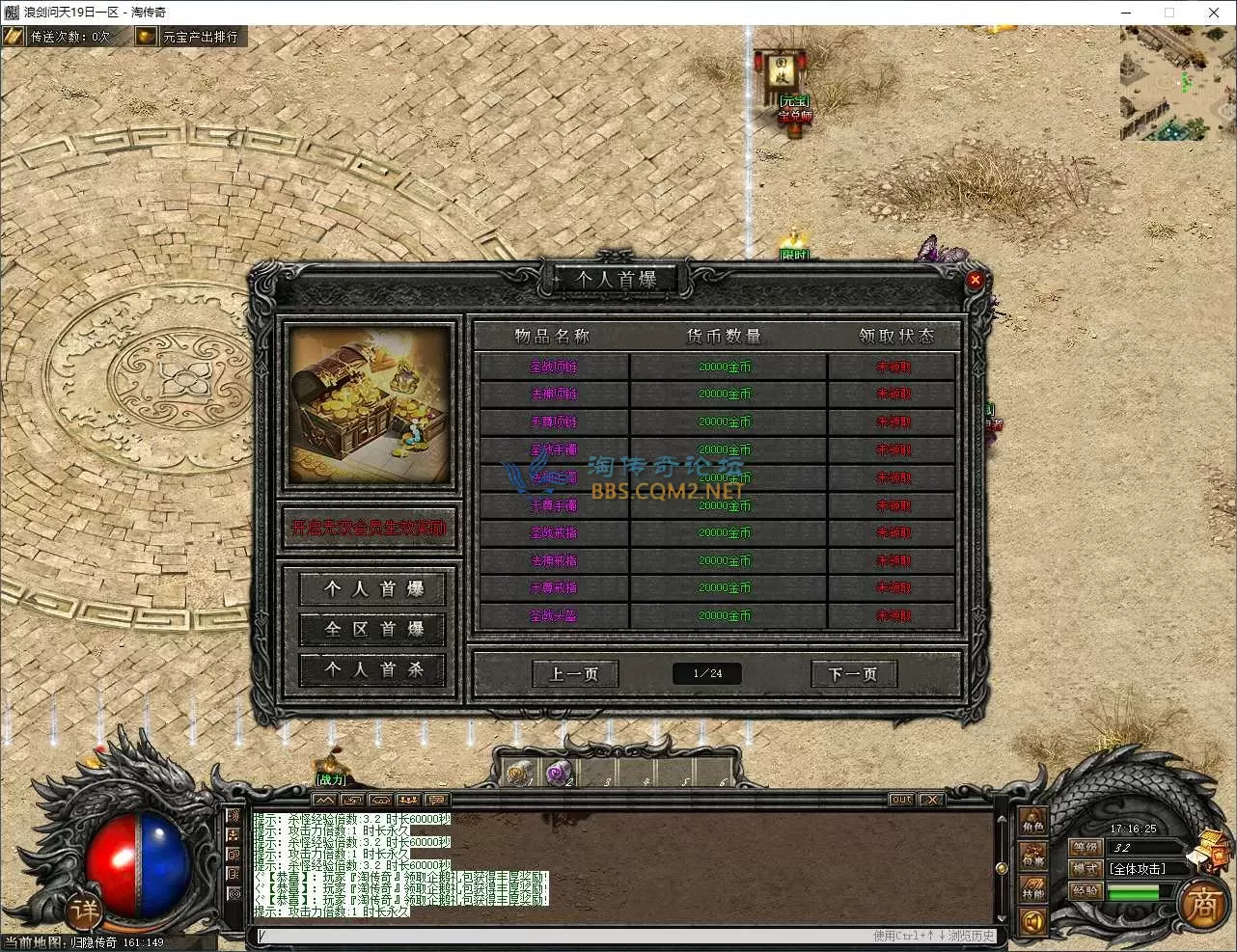Open the 包裹 bag inventory
Screen dimensions: 1237x952
tap(1032, 857)
